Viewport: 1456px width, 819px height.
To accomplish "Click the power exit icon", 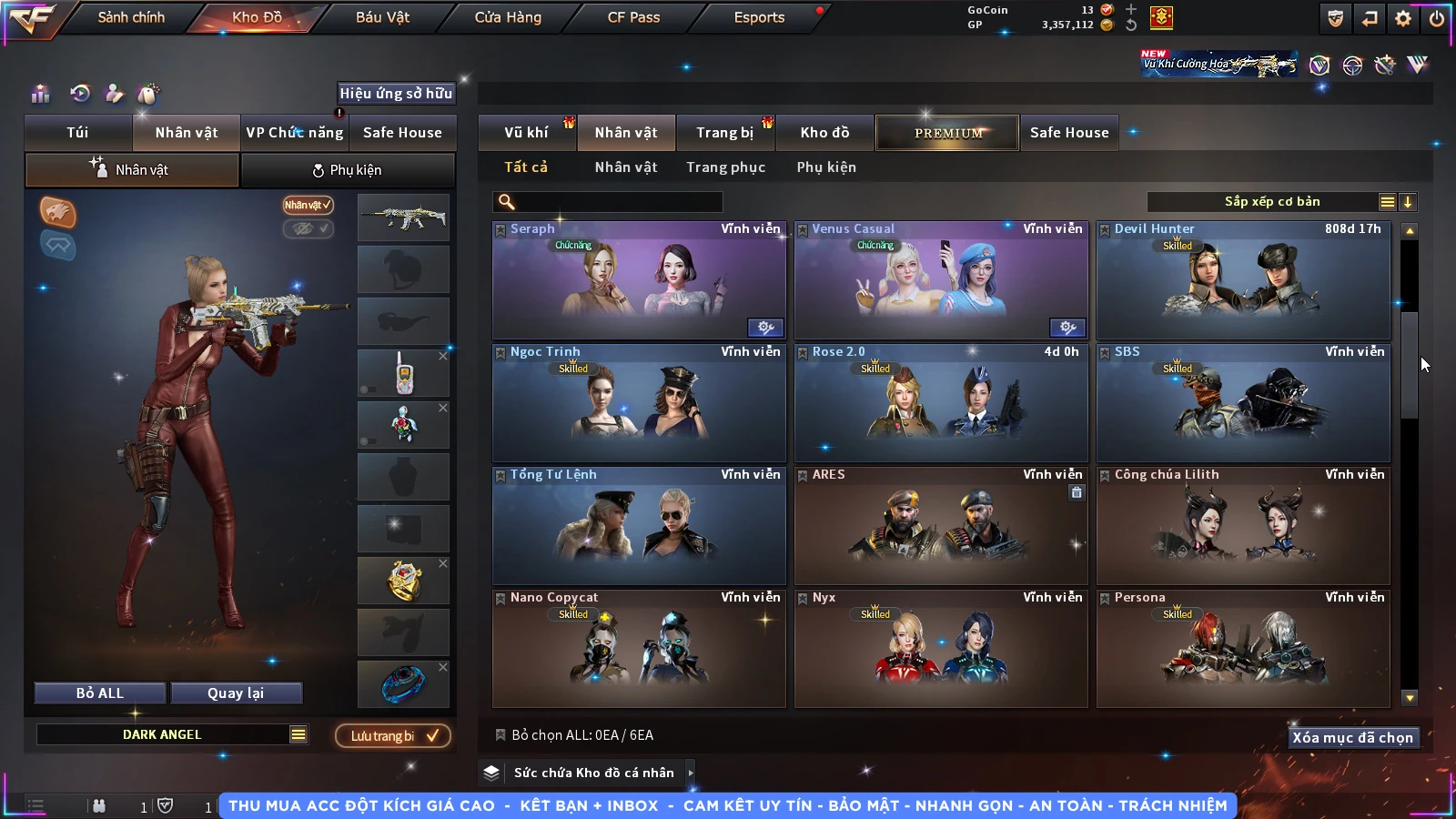I will point(1437,18).
